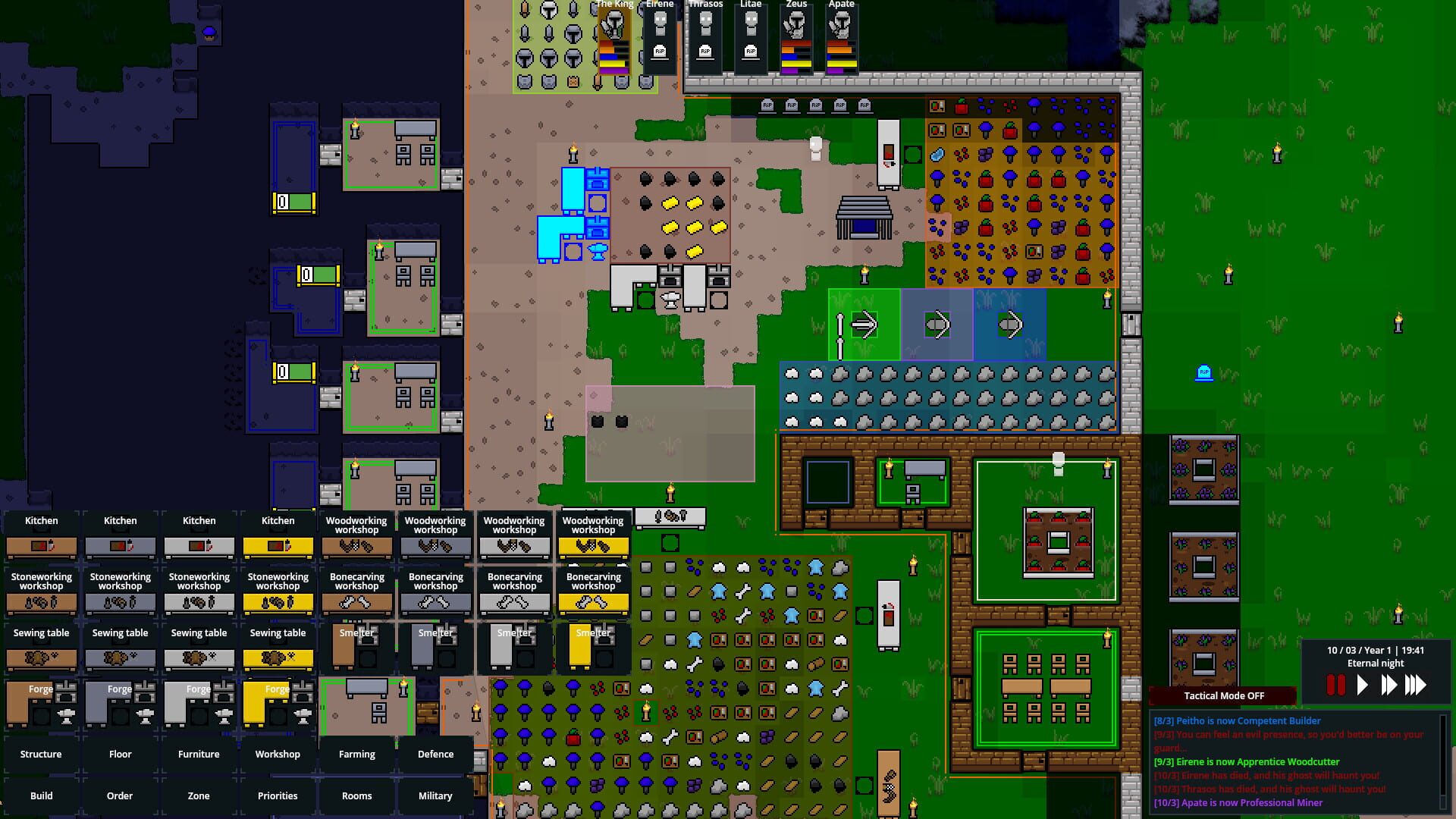Set the fastest game speed
This screenshot has width=1456, height=819.
point(1415,683)
